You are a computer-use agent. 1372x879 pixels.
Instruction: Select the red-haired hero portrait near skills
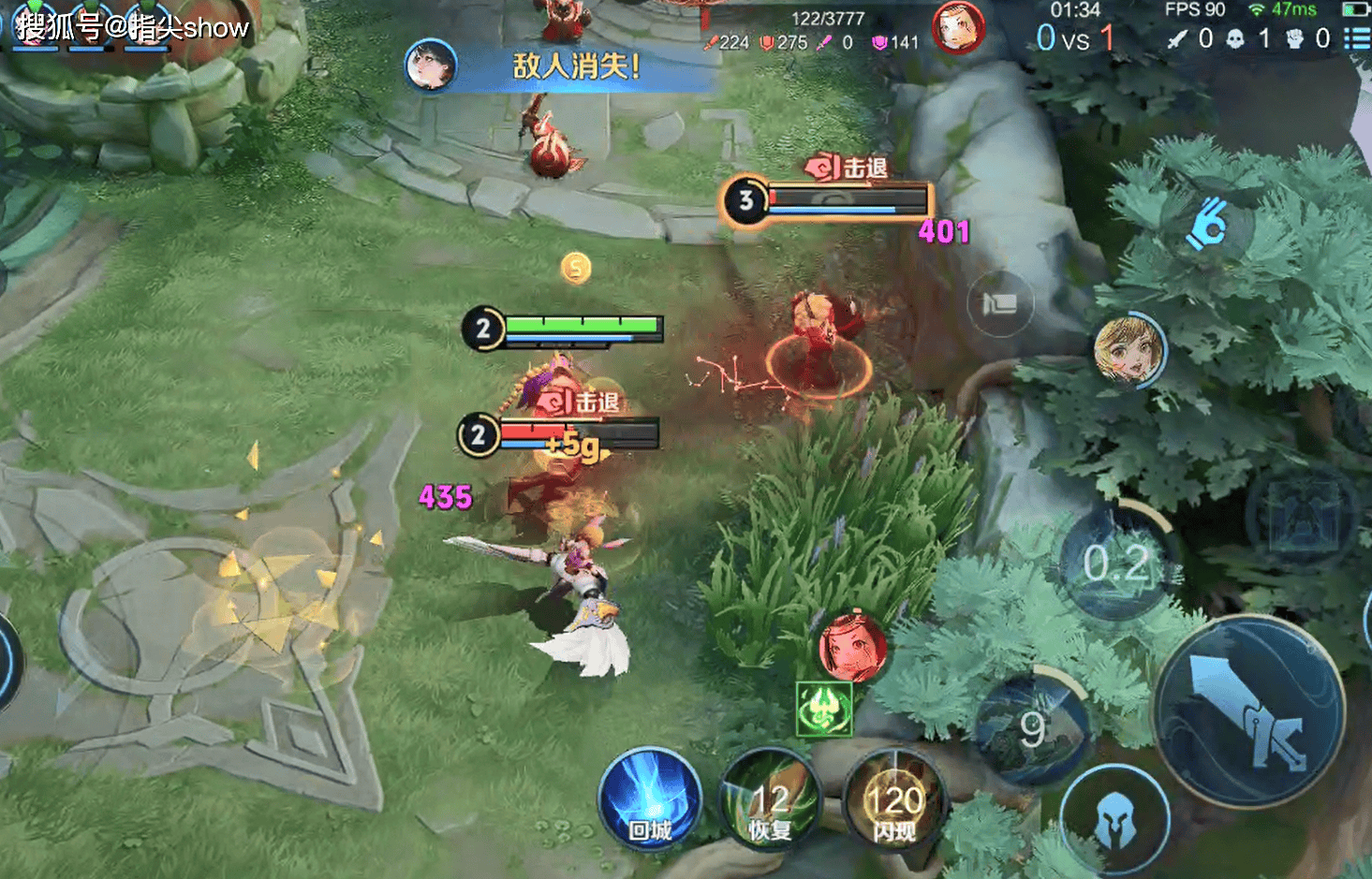[852, 647]
